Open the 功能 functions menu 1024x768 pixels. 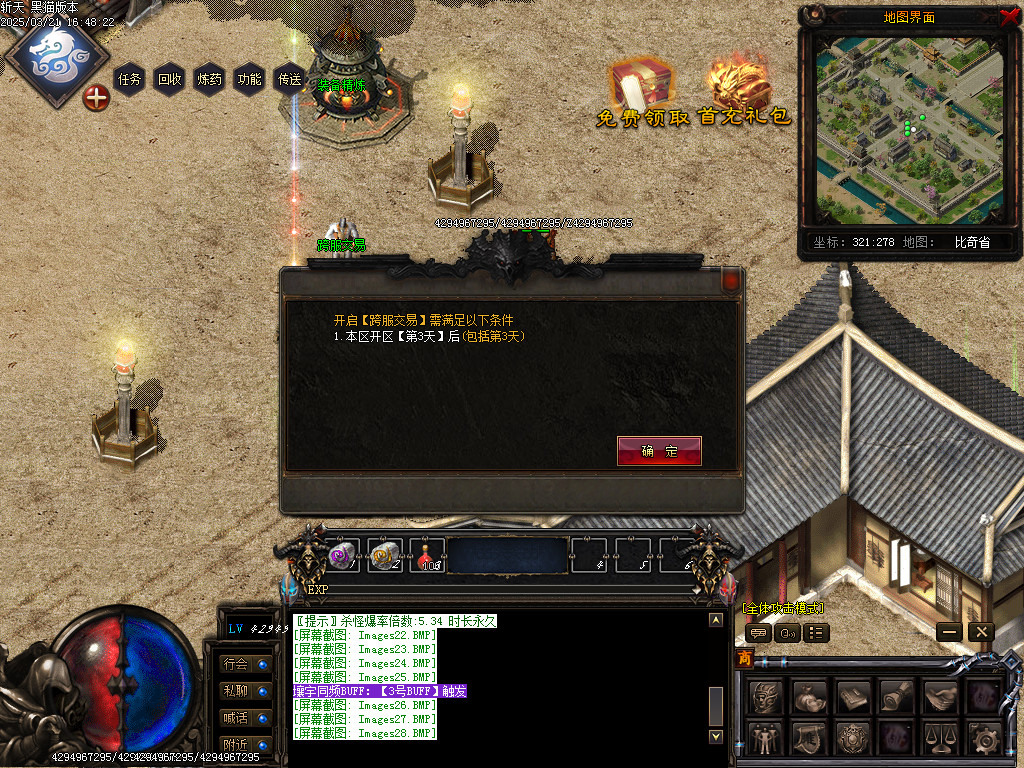(249, 79)
